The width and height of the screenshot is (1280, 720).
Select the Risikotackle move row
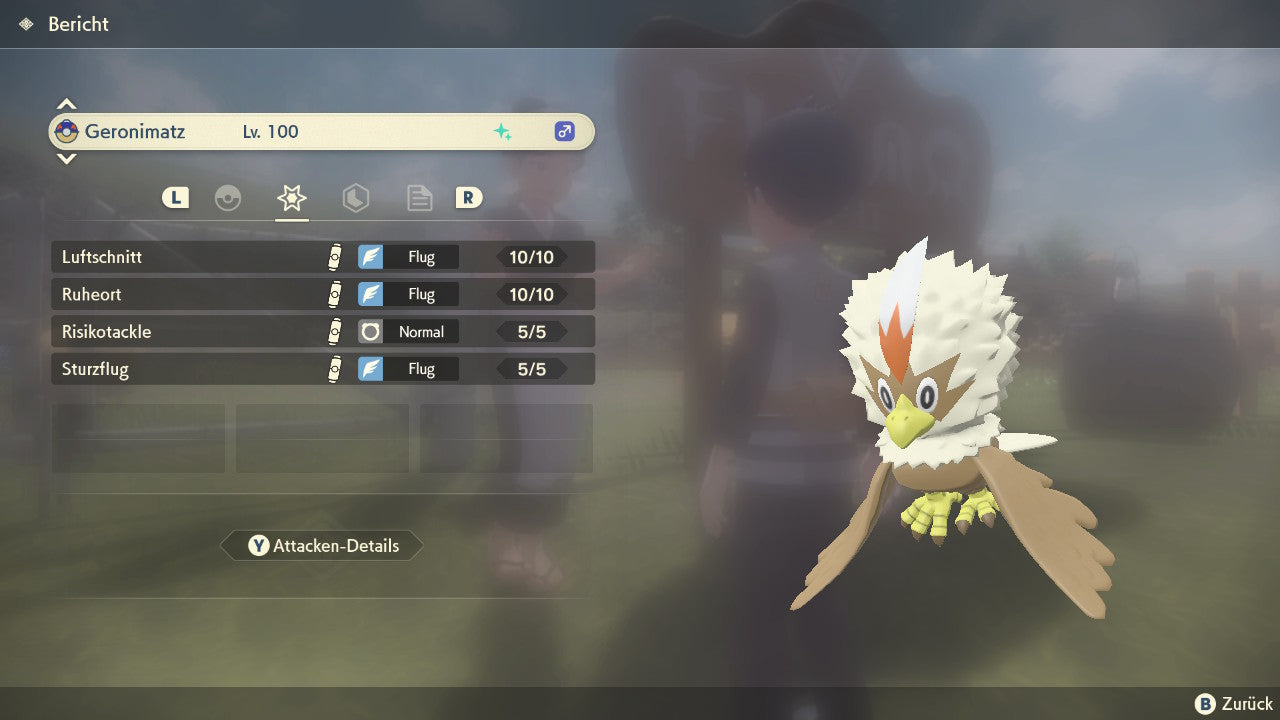click(322, 332)
